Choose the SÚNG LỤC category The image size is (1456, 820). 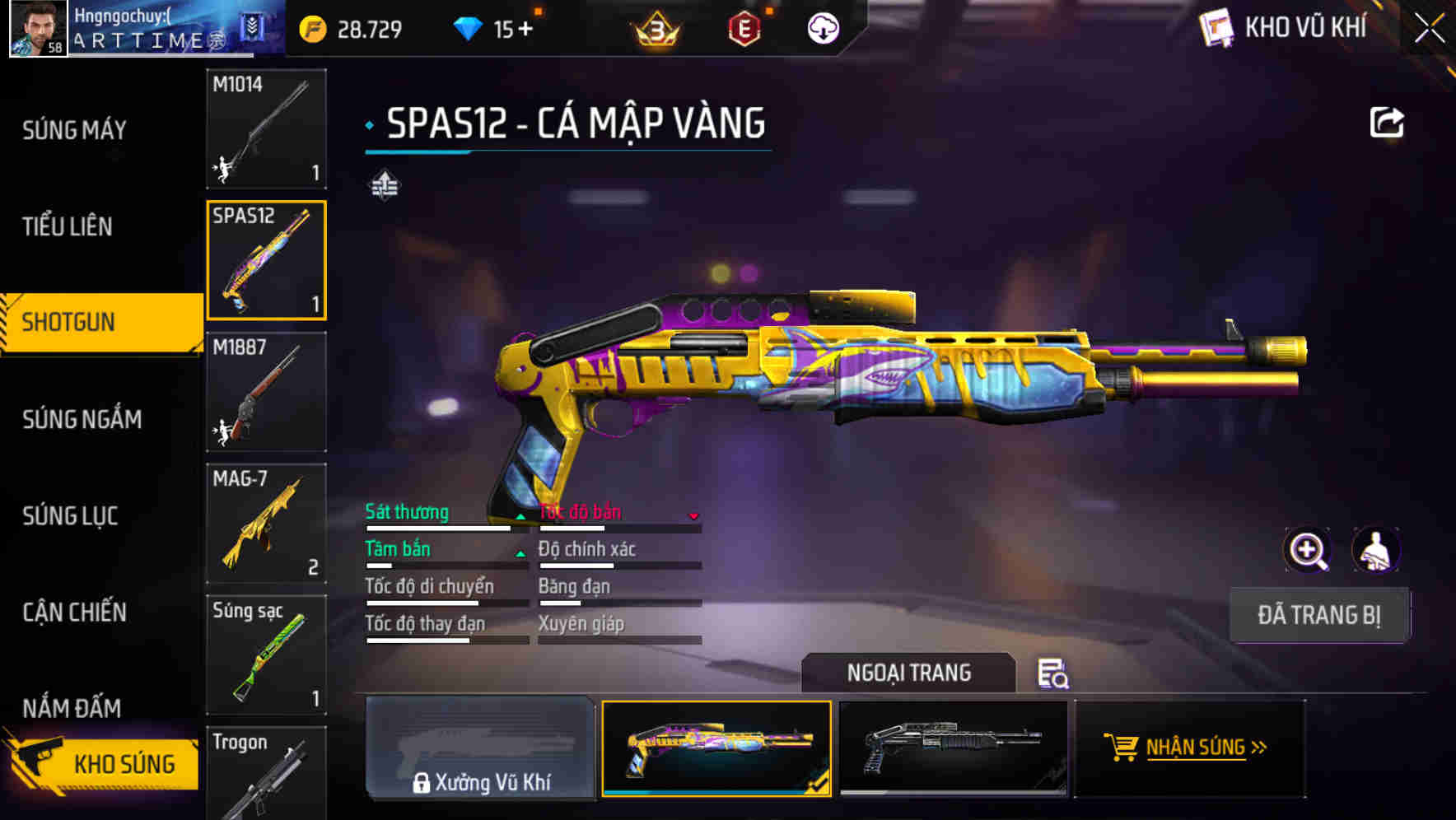pos(70,516)
